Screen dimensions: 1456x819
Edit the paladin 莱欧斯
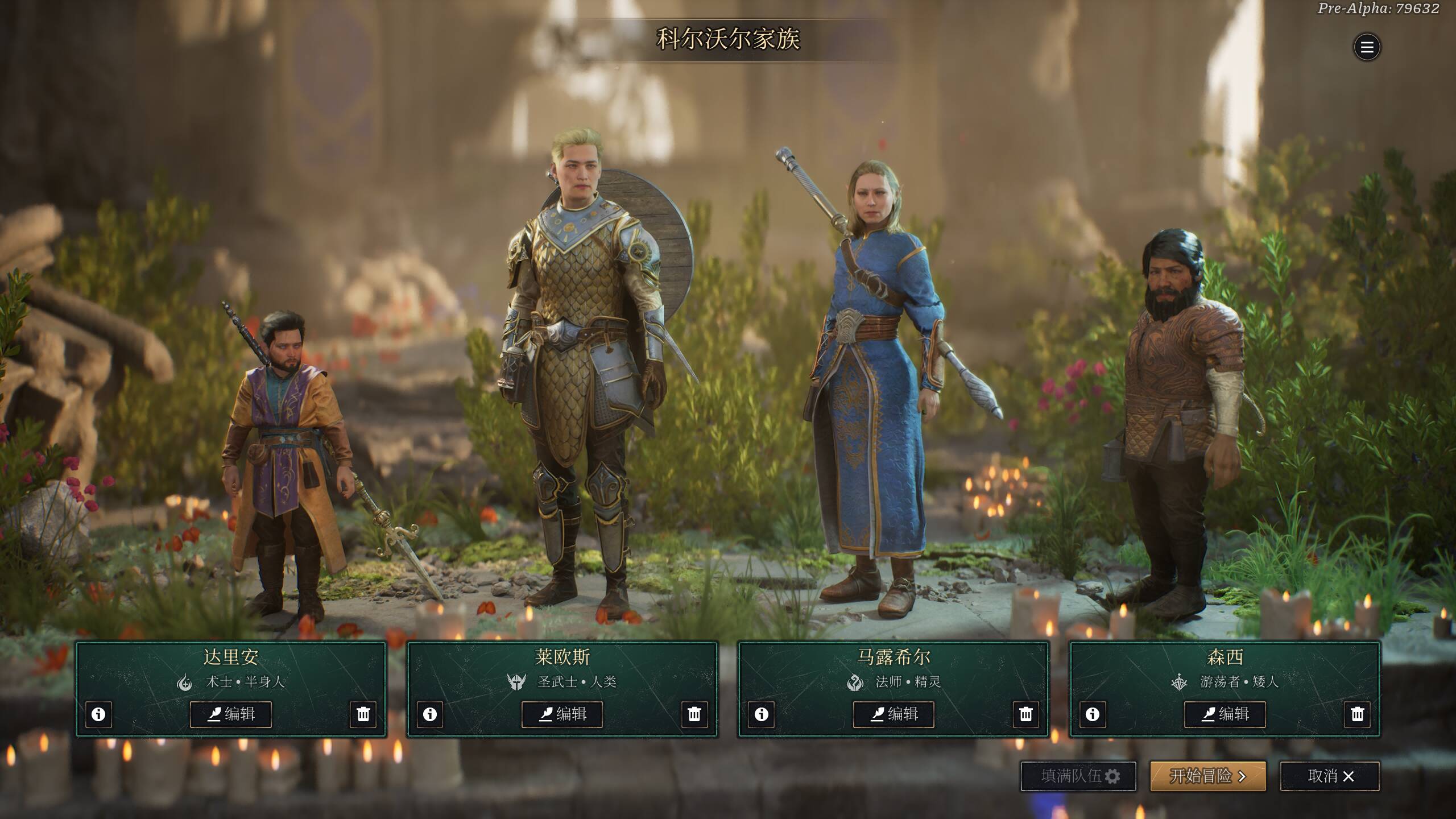562,714
